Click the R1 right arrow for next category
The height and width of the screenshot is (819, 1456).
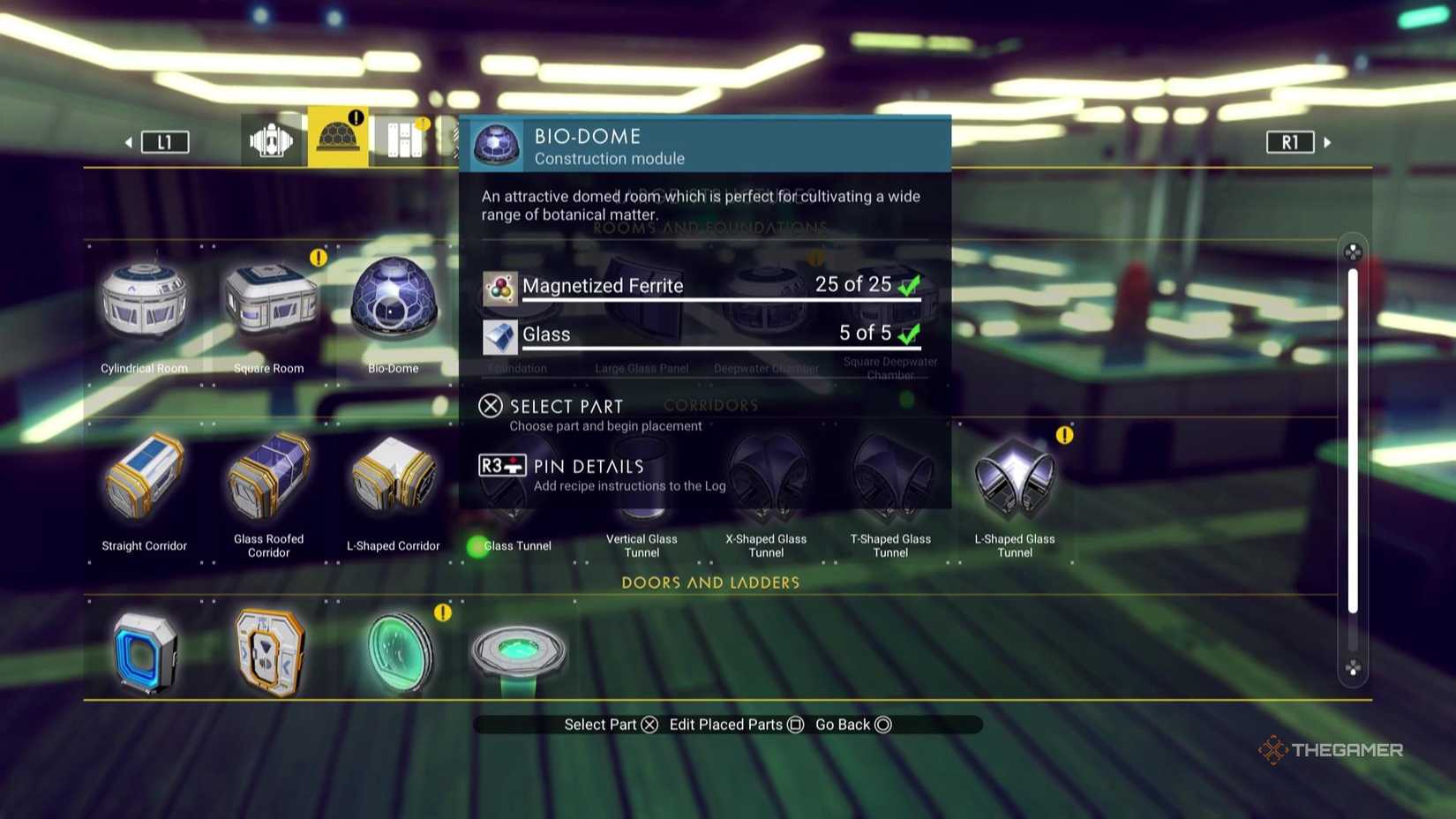tap(1328, 141)
